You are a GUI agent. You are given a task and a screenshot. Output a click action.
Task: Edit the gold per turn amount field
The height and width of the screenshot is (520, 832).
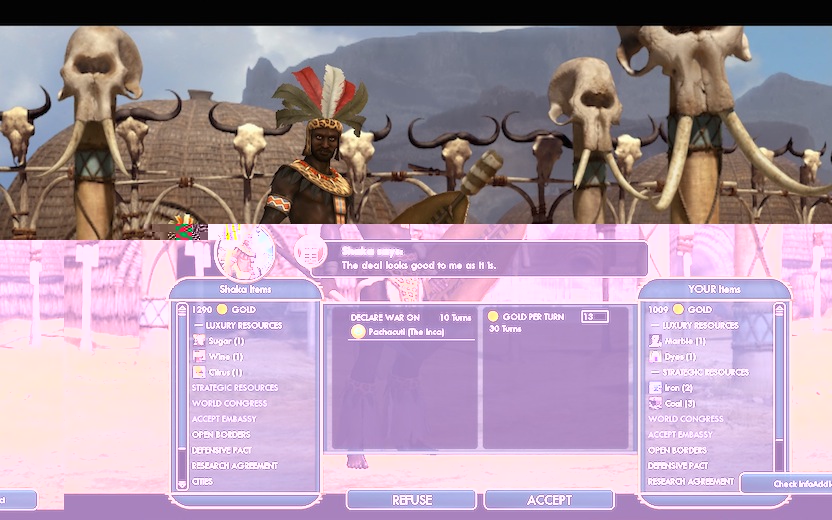click(594, 317)
